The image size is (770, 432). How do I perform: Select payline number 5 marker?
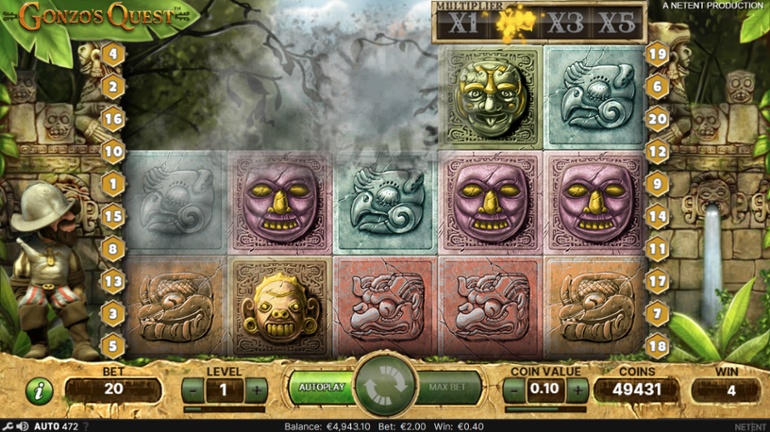113,346
